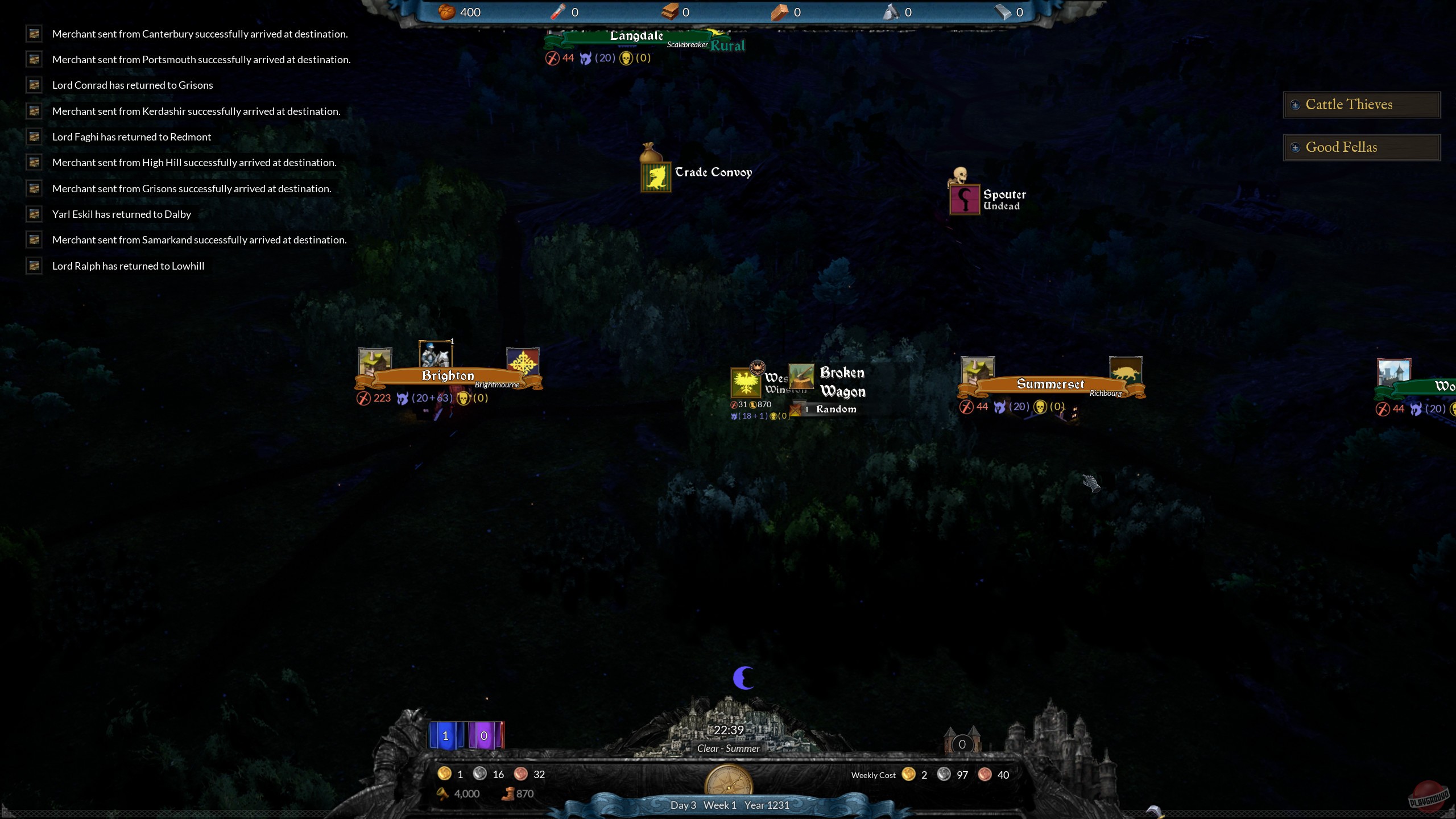Click the moon phase indicator
Screen dimensions: 1456x819
click(x=743, y=677)
